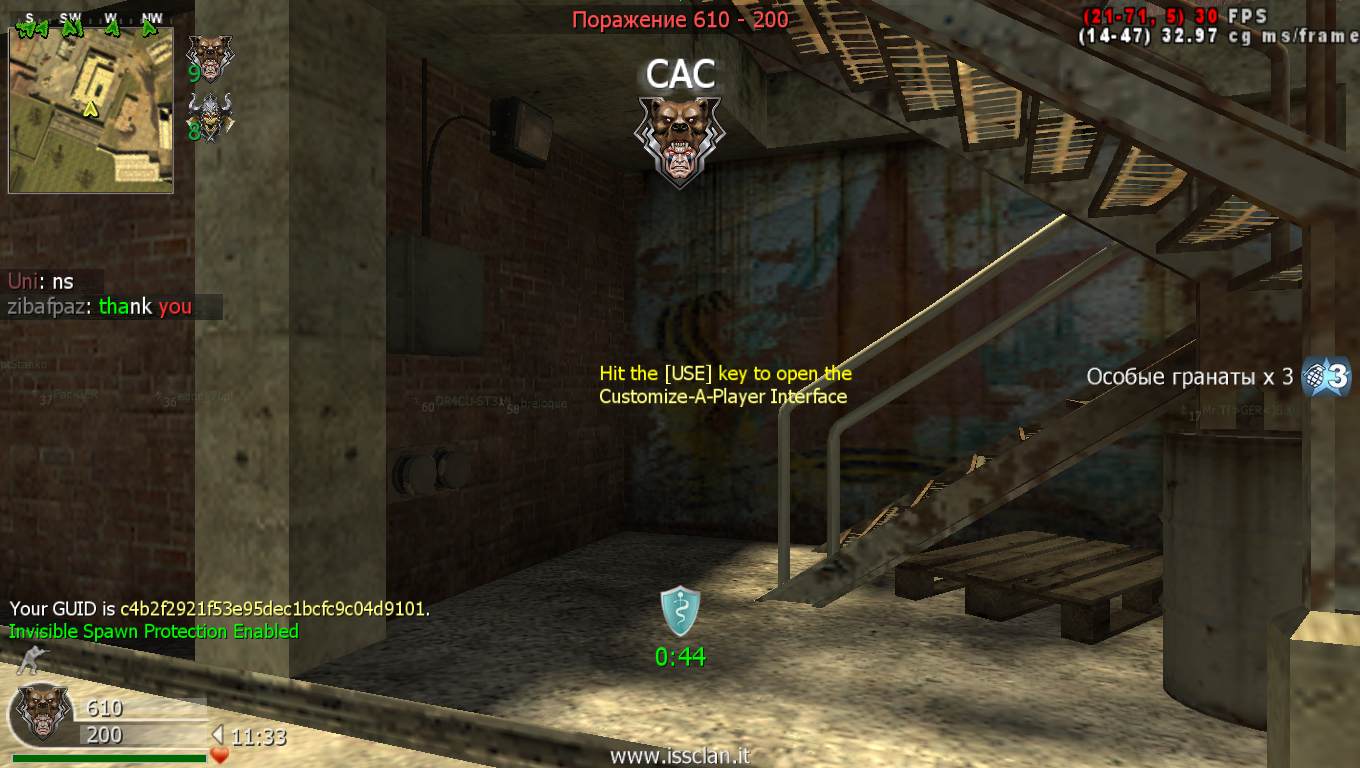Select the bear team icon showing 9 players

click(210, 55)
